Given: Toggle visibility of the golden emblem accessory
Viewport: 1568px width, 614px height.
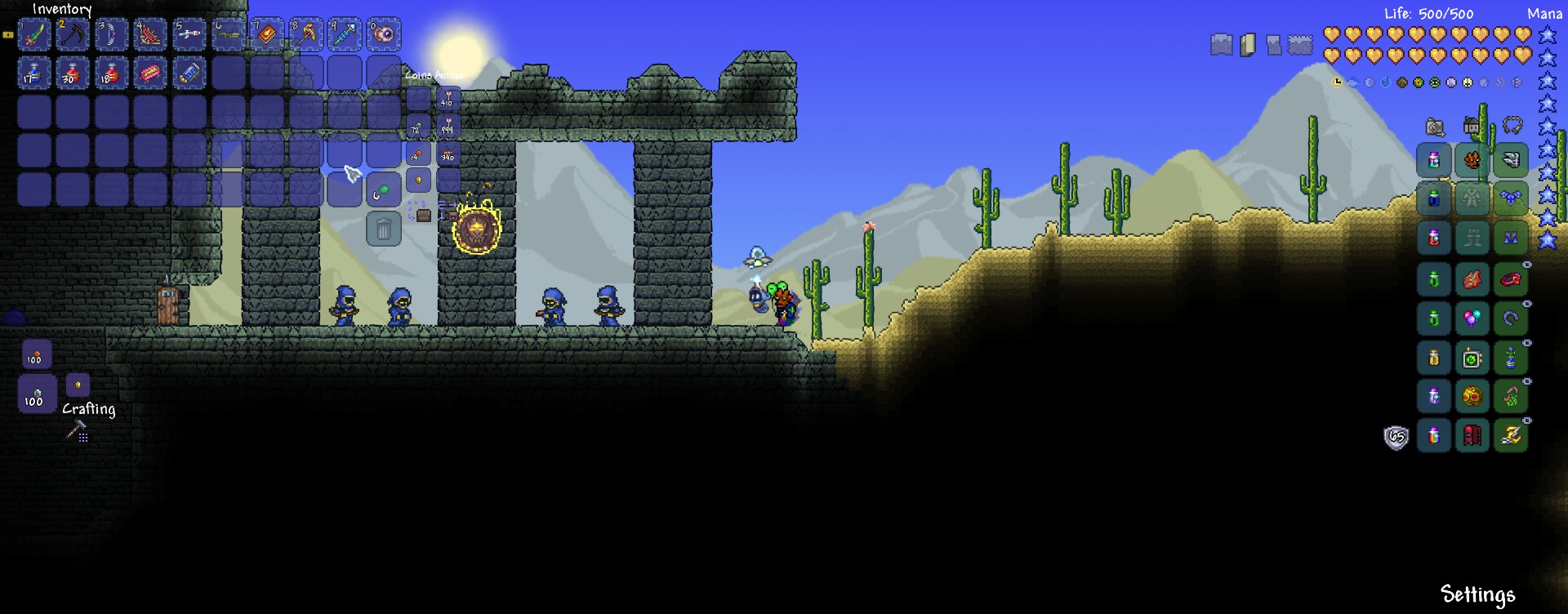Looking at the screenshot, I should pyautogui.click(x=1527, y=381).
